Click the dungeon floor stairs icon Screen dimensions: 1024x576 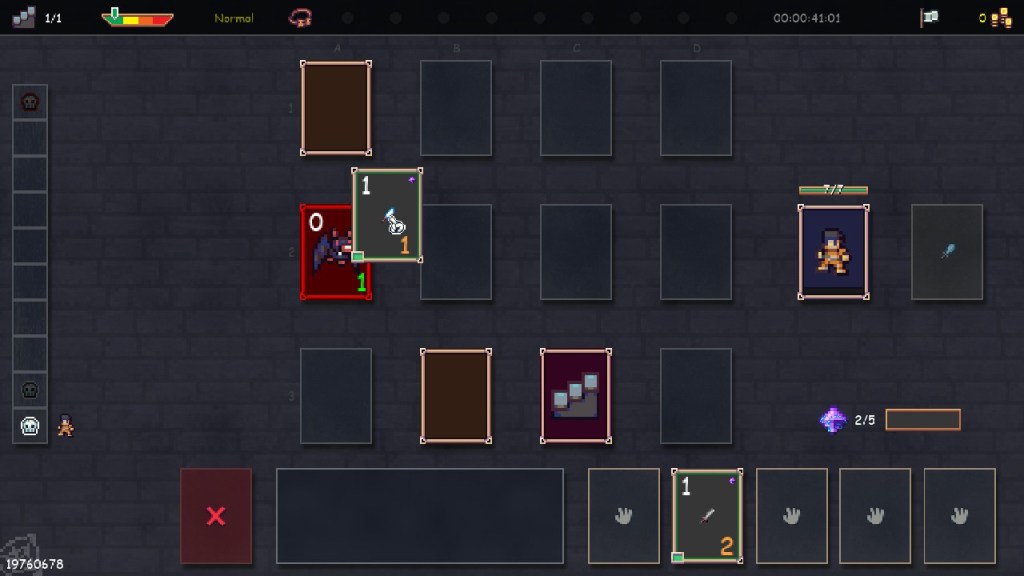24,17
